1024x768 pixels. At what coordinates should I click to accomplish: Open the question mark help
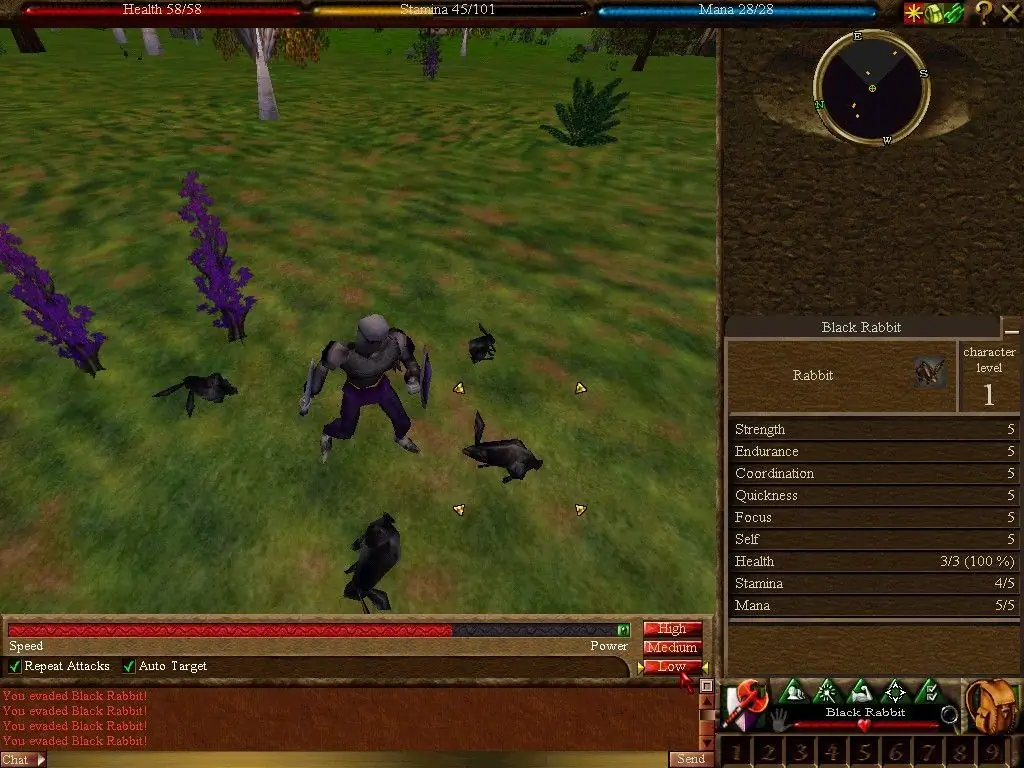[984, 12]
